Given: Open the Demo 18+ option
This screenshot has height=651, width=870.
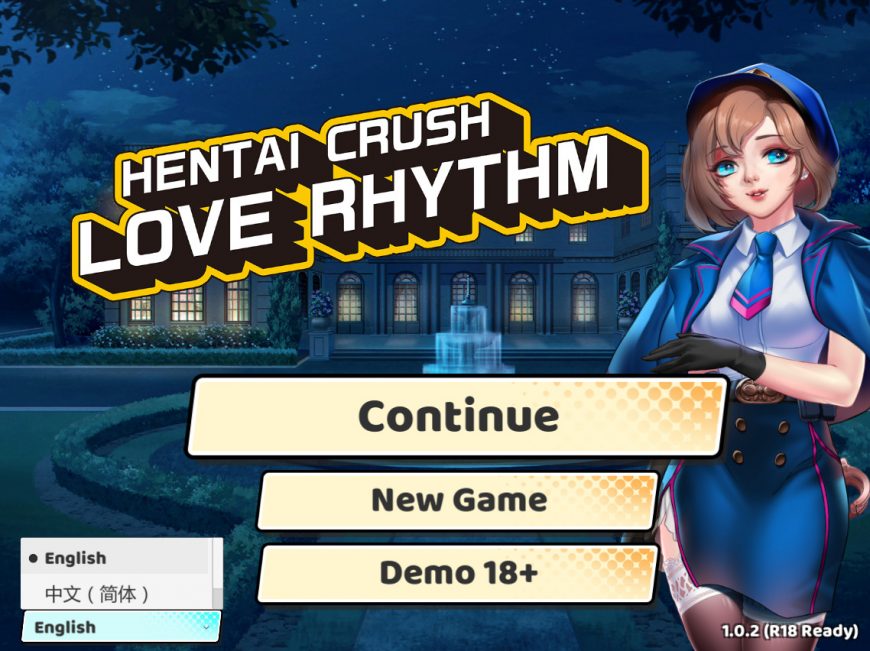Looking at the screenshot, I should (458, 573).
